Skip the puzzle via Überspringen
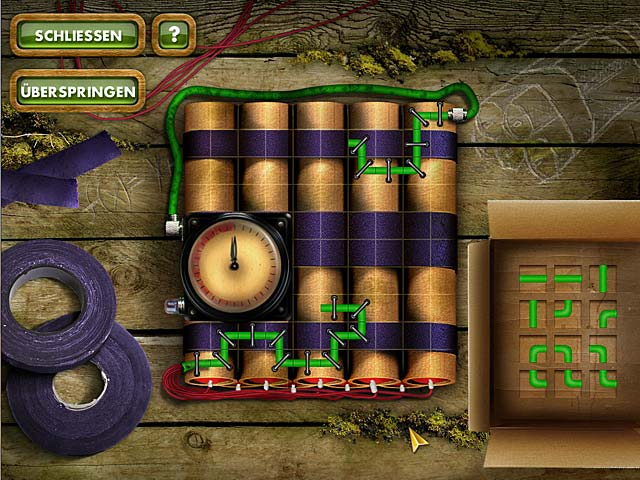 pos(77,91)
